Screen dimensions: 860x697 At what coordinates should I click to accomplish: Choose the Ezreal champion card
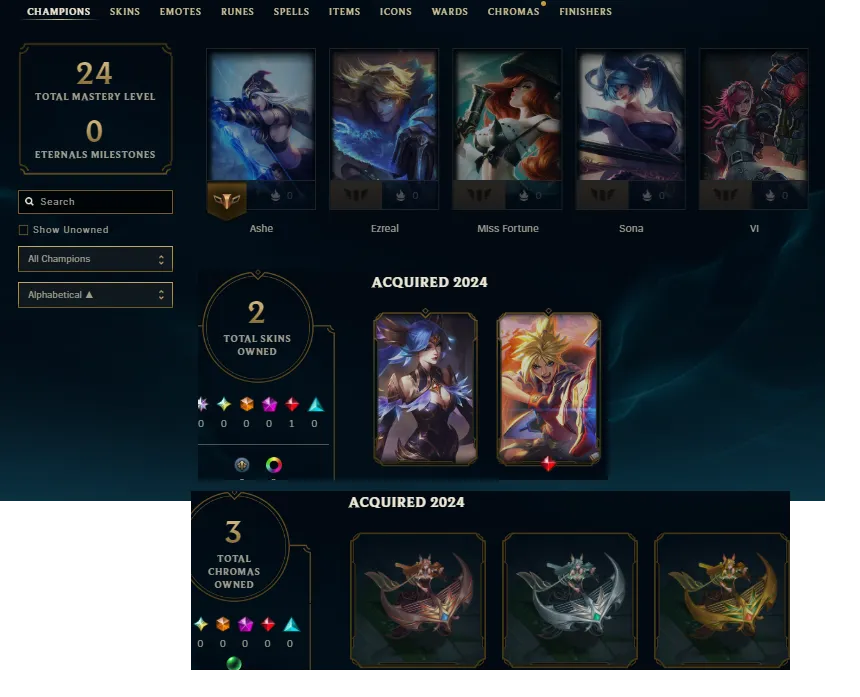384,128
